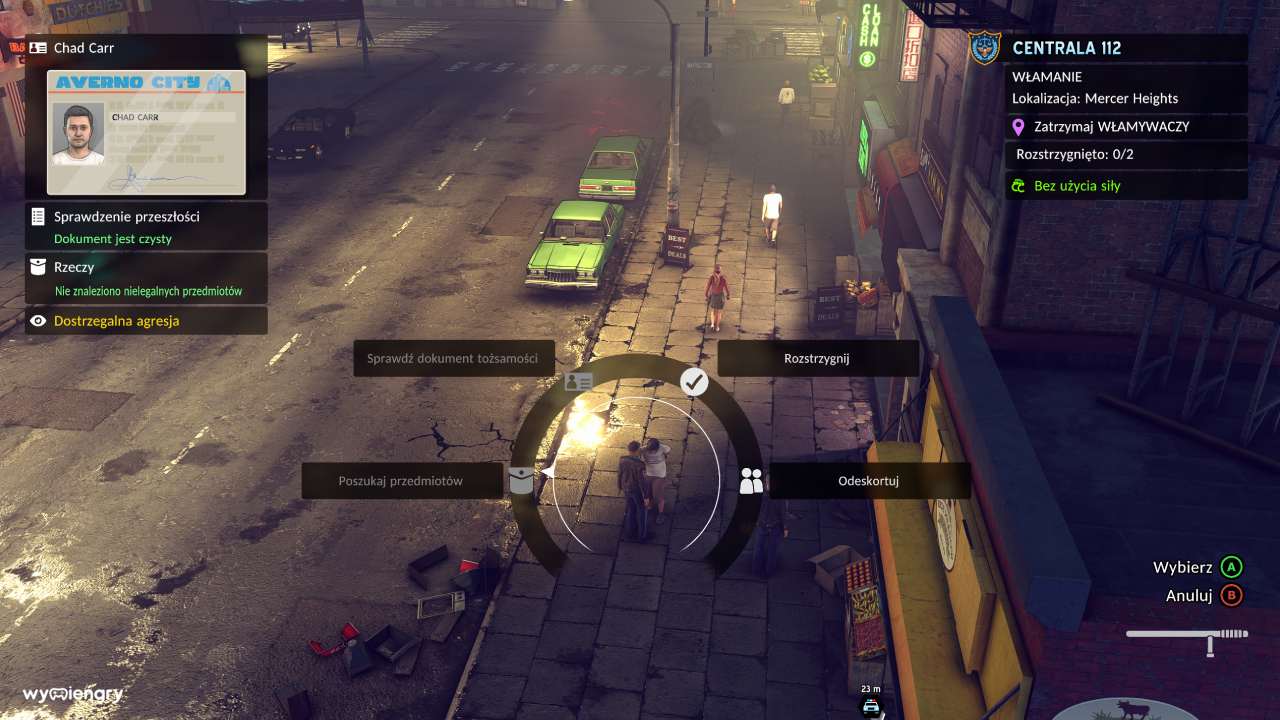The image size is (1280, 720).
Task: Select Sprawdź dokument tożsamości
Action: pyautogui.click(x=453, y=359)
